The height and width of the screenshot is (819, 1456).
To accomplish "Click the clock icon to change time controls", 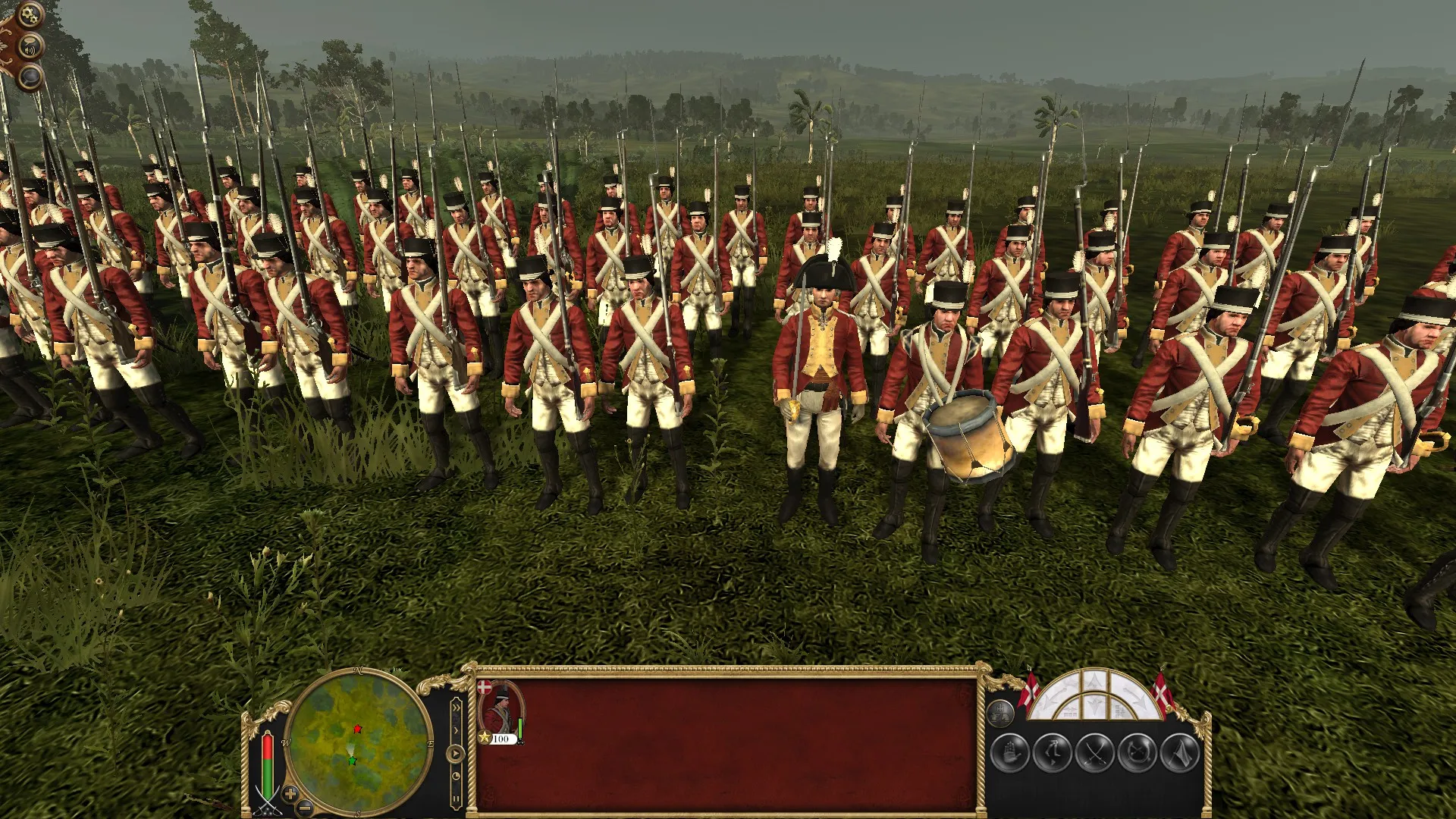I will (457, 776).
